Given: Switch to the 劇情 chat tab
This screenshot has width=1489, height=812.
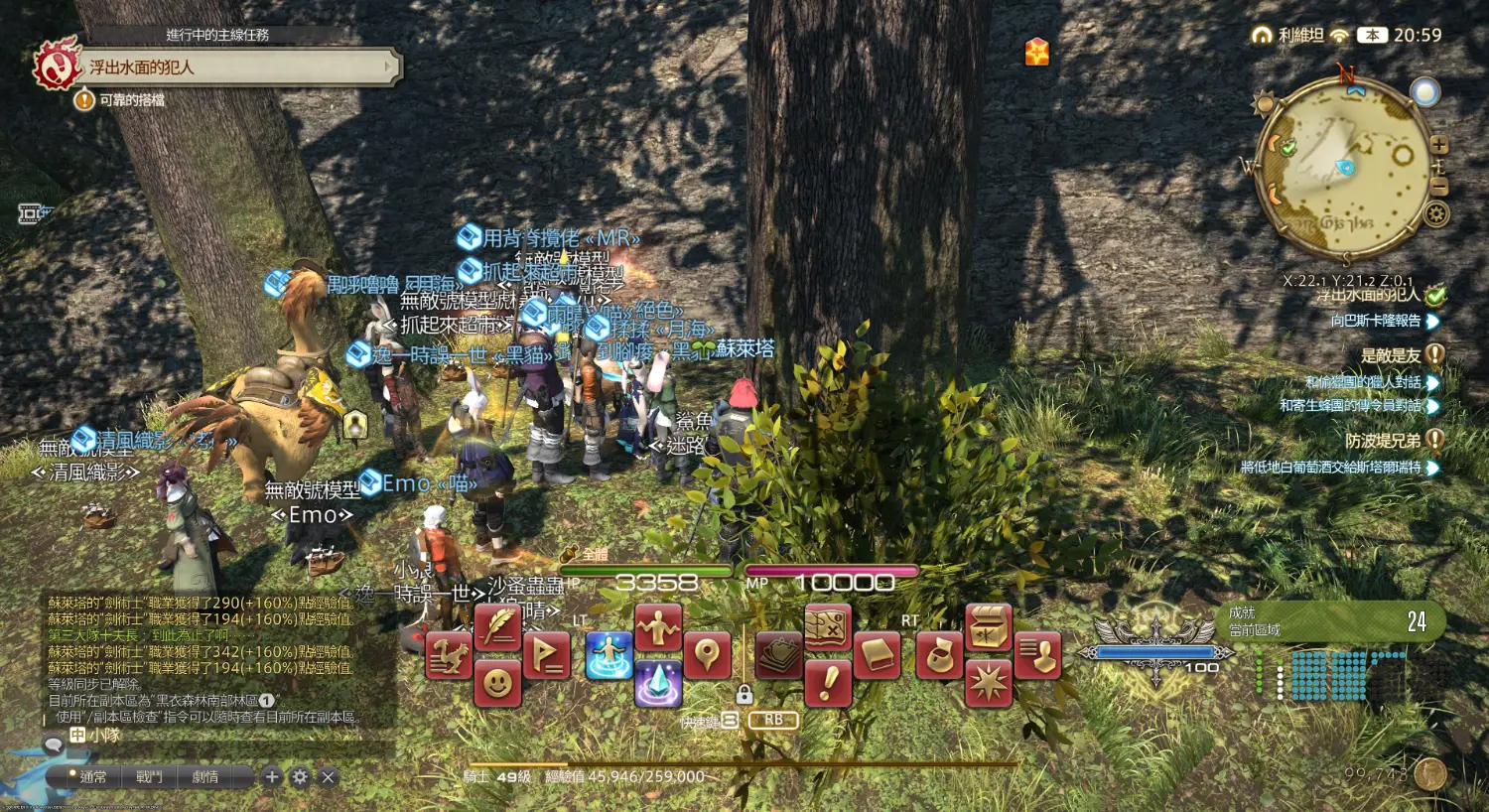Looking at the screenshot, I should point(205,777).
